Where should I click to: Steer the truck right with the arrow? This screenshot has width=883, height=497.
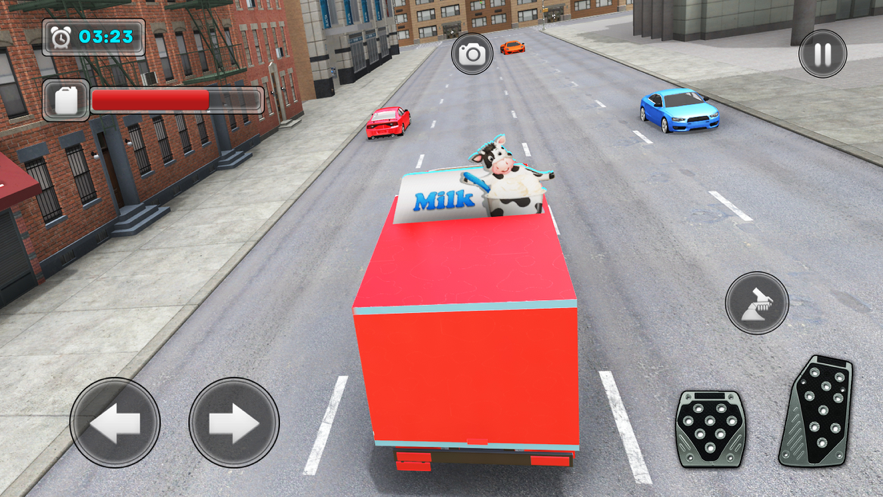pyautogui.click(x=234, y=423)
